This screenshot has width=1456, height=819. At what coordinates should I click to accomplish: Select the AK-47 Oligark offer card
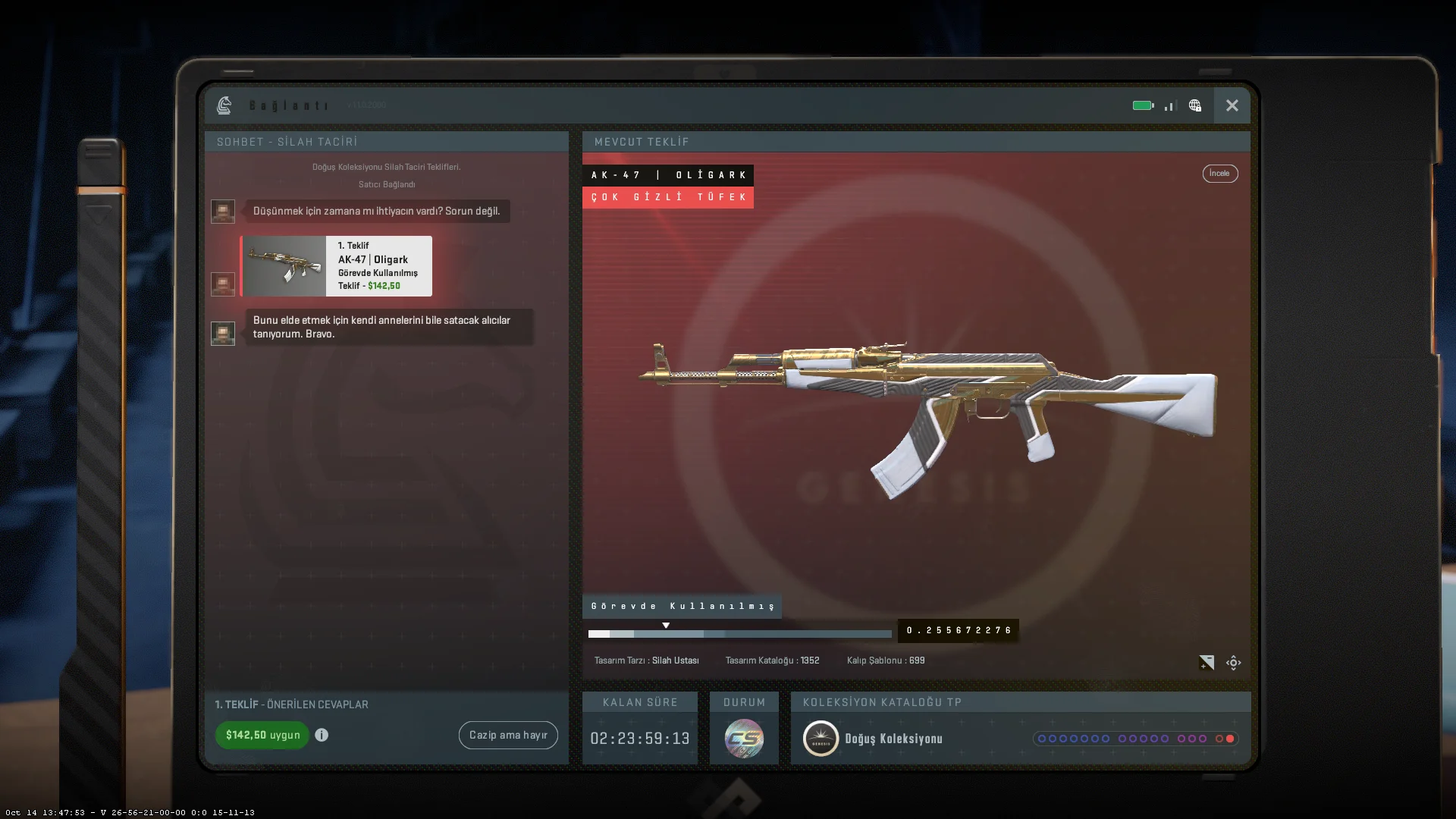pos(337,266)
